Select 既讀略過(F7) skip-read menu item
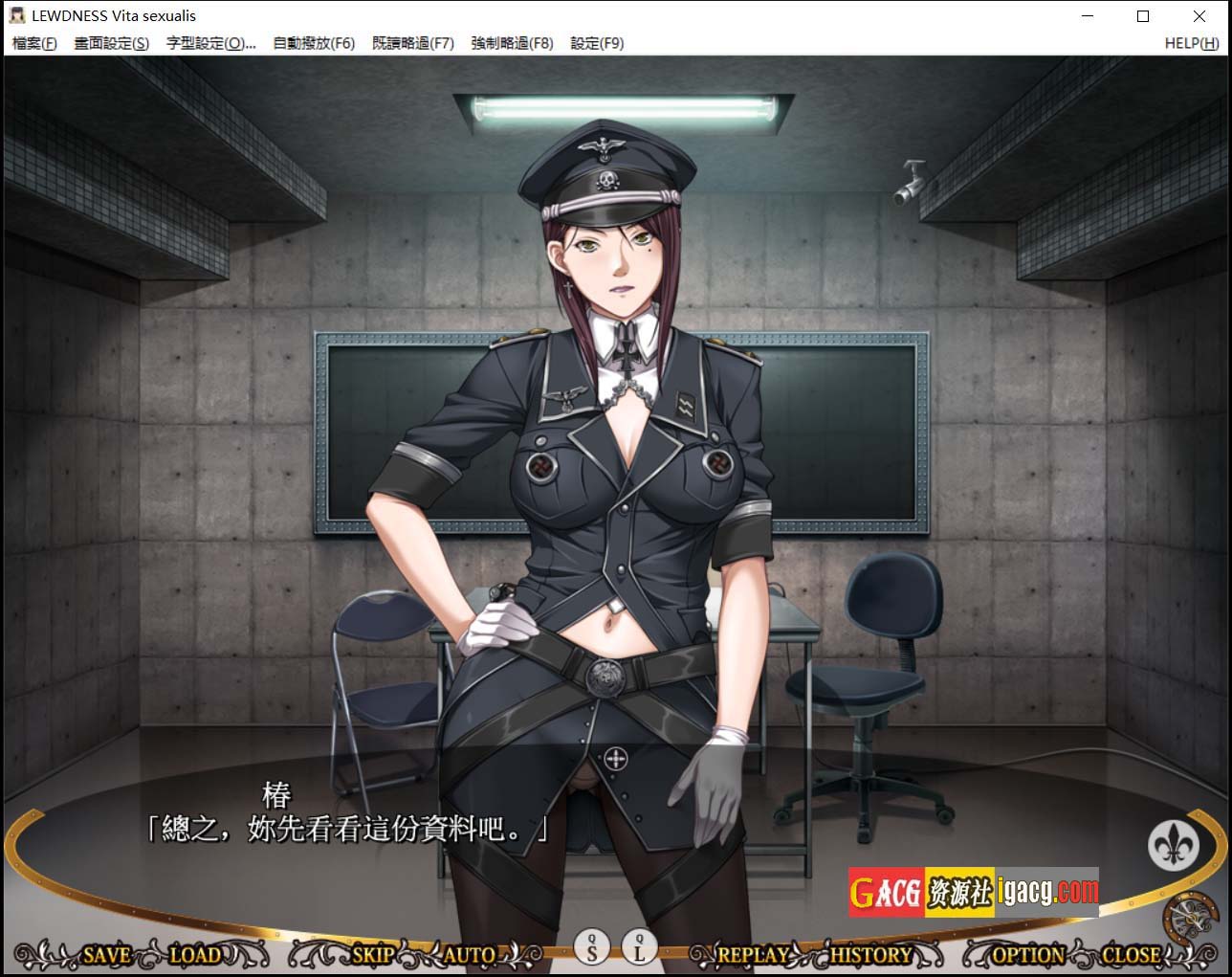Viewport: 1232px width, 977px height. pyautogui.click(x=412, y=43)
